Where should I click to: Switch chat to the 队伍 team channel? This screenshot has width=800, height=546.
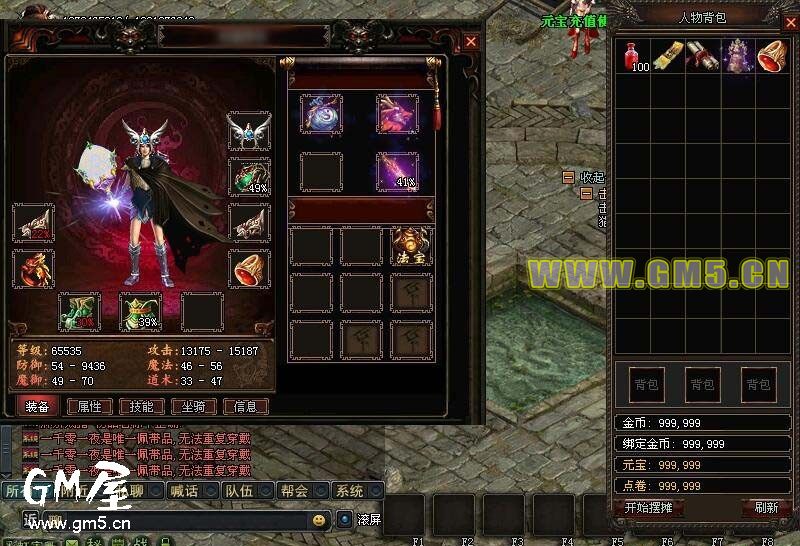[x=239, y=491]
